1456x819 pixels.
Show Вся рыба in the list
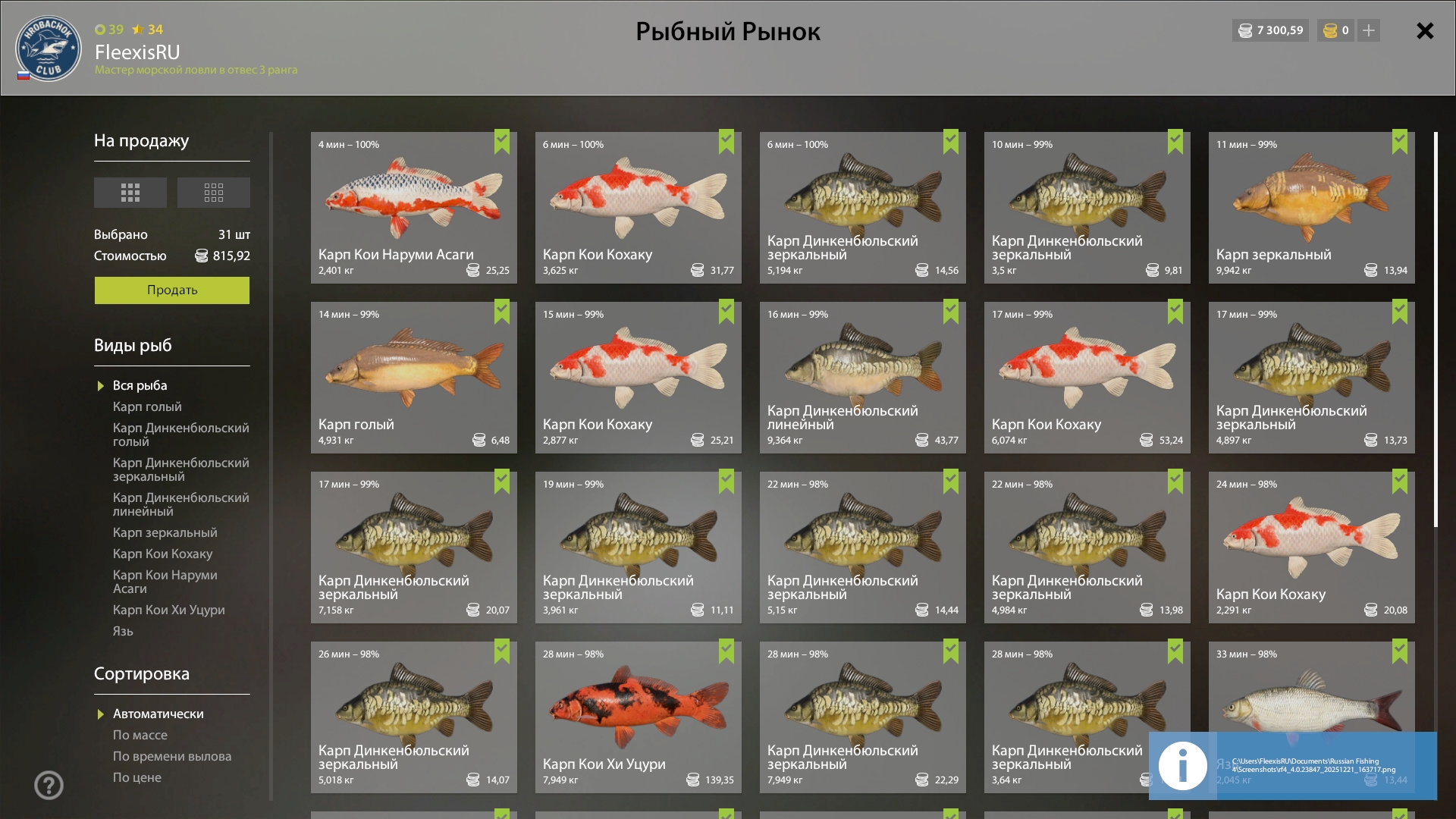(x=140, y=386)
